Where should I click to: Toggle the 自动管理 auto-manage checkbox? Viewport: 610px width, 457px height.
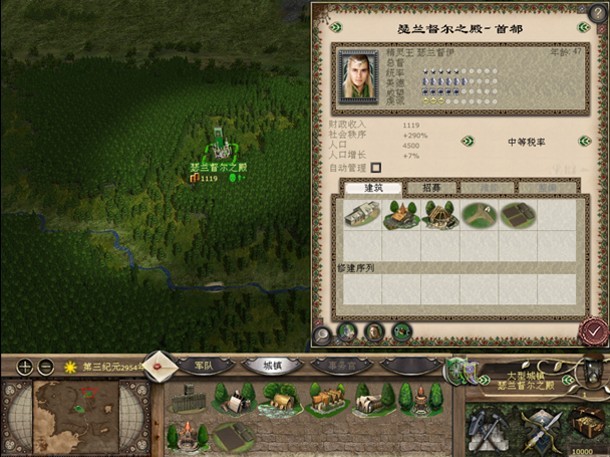tap(377, 167)
